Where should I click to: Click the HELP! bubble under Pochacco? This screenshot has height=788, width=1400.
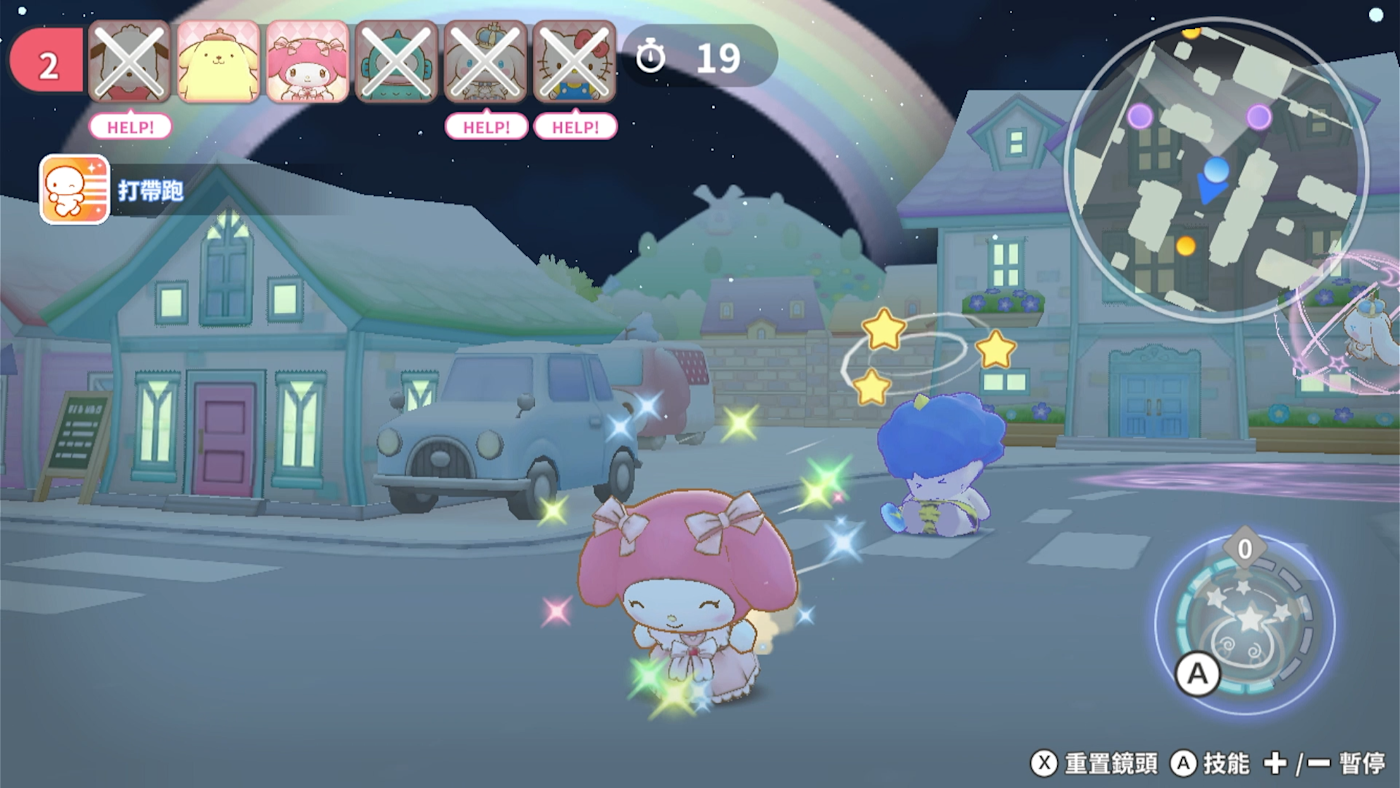point(130,127)
